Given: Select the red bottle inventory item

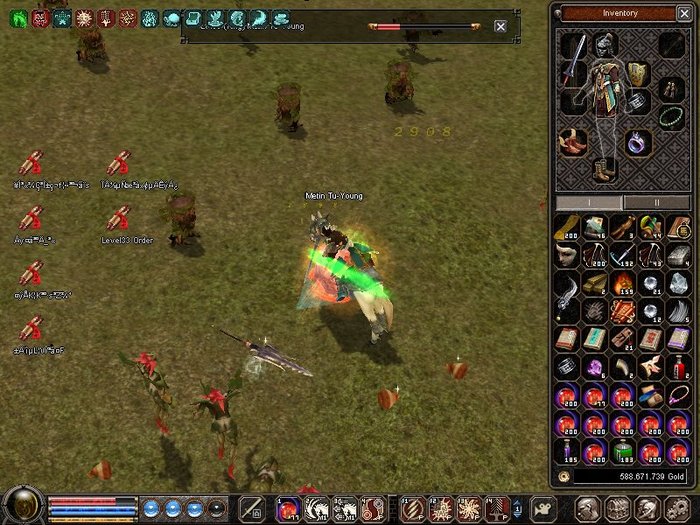Looking at the screenshot, I should tap(678, 367).
